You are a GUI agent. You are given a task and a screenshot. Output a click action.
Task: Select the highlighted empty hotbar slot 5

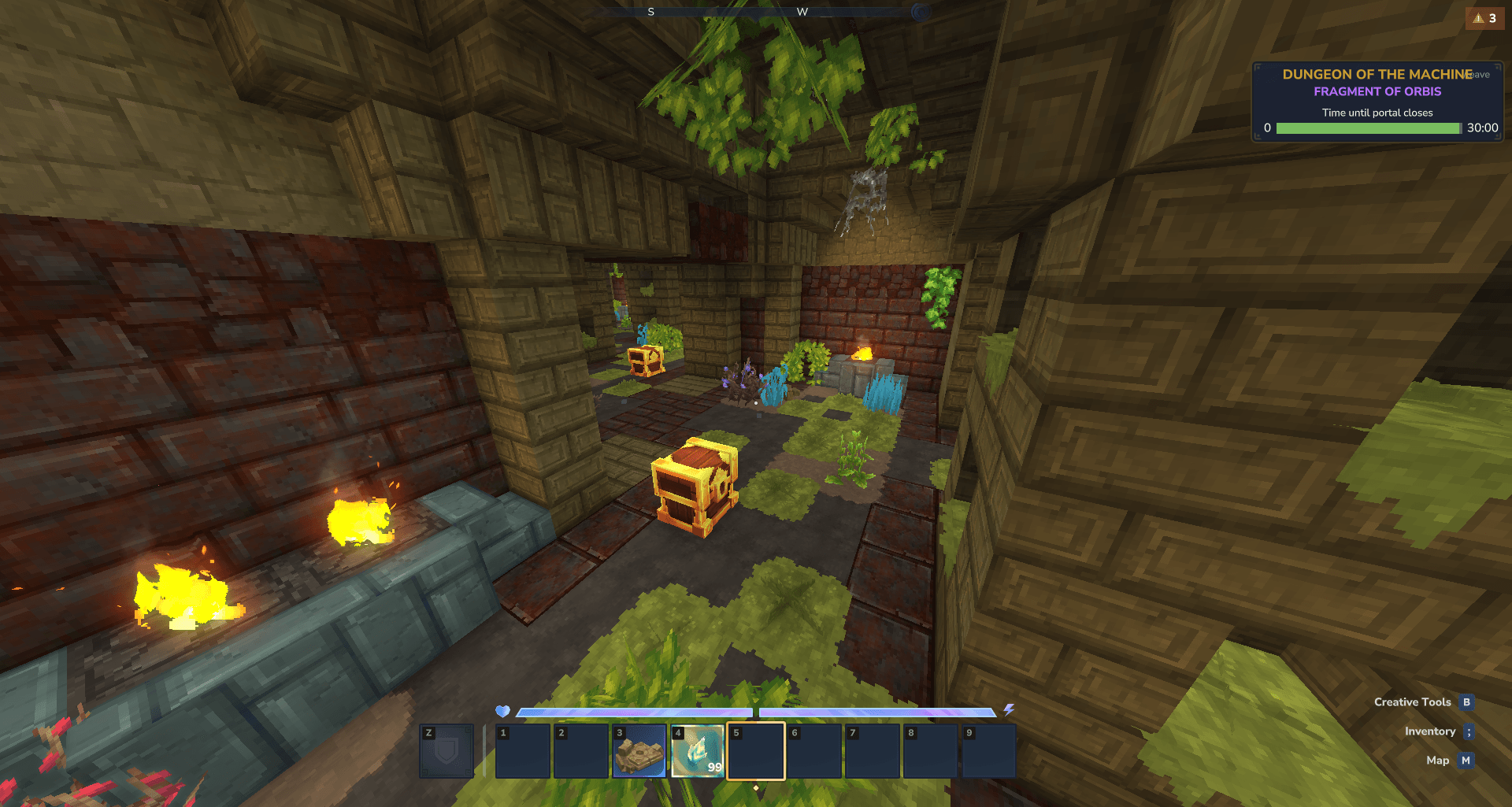click(756, 752)
